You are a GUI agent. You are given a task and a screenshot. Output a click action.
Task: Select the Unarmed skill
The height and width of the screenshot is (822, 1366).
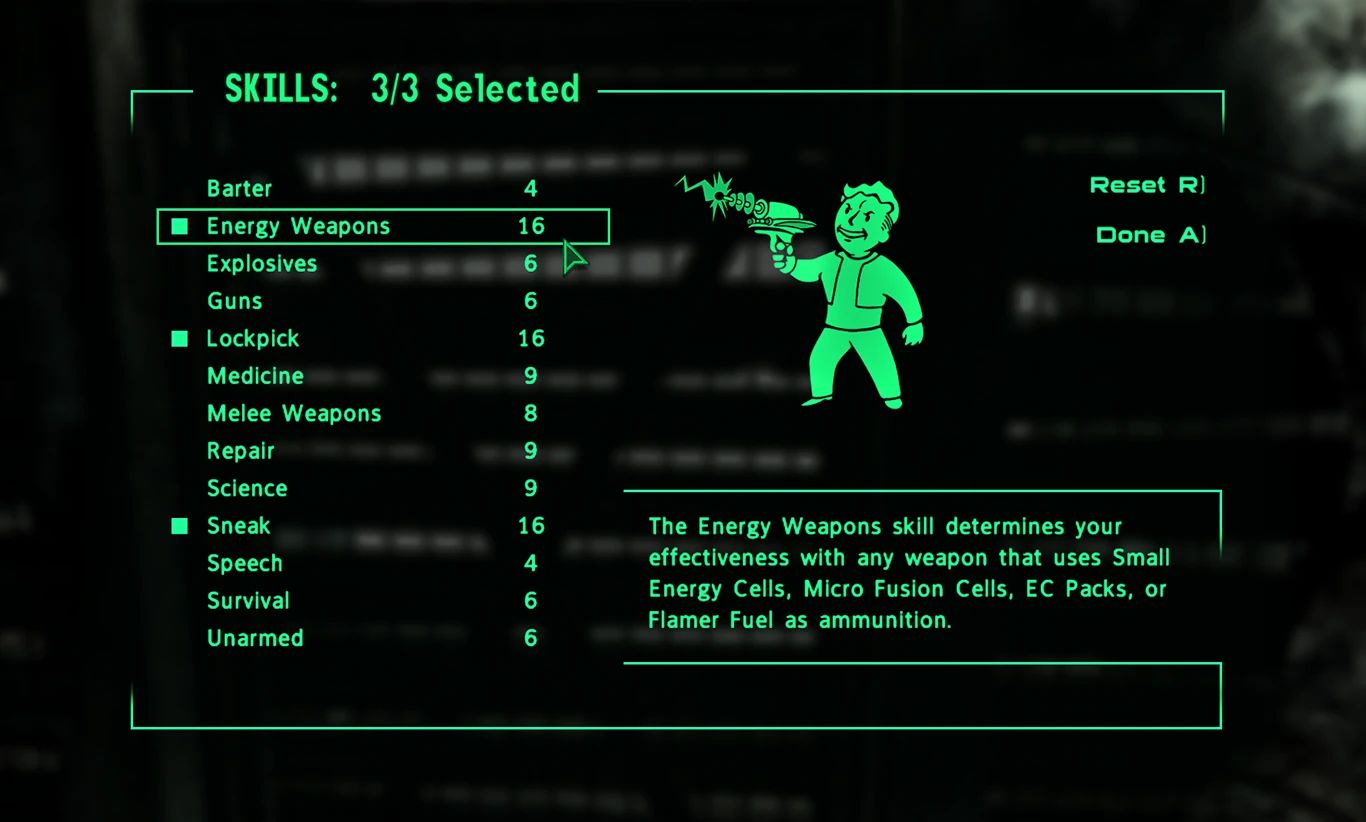[x=254, y=638]
